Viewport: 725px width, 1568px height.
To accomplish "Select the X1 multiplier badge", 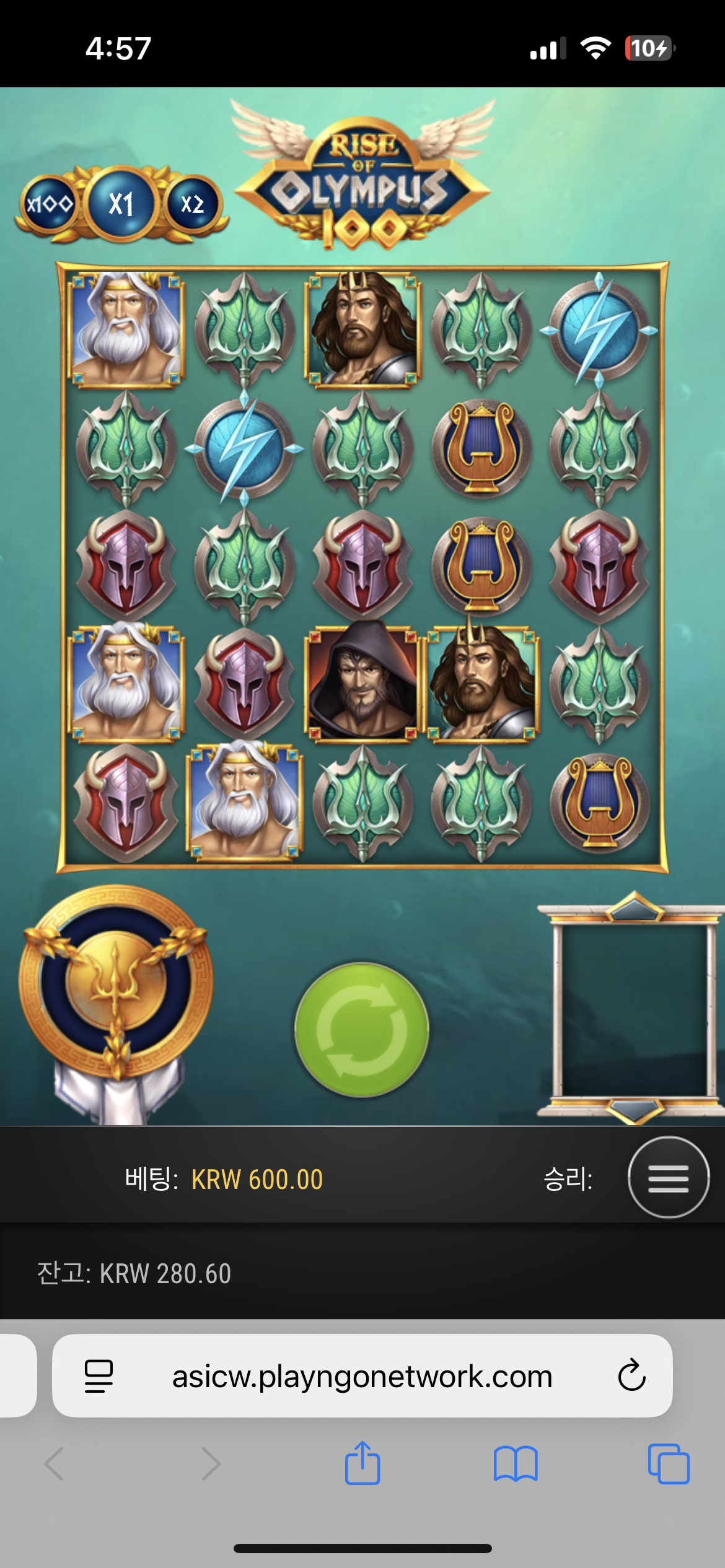I will pos(121,204).
